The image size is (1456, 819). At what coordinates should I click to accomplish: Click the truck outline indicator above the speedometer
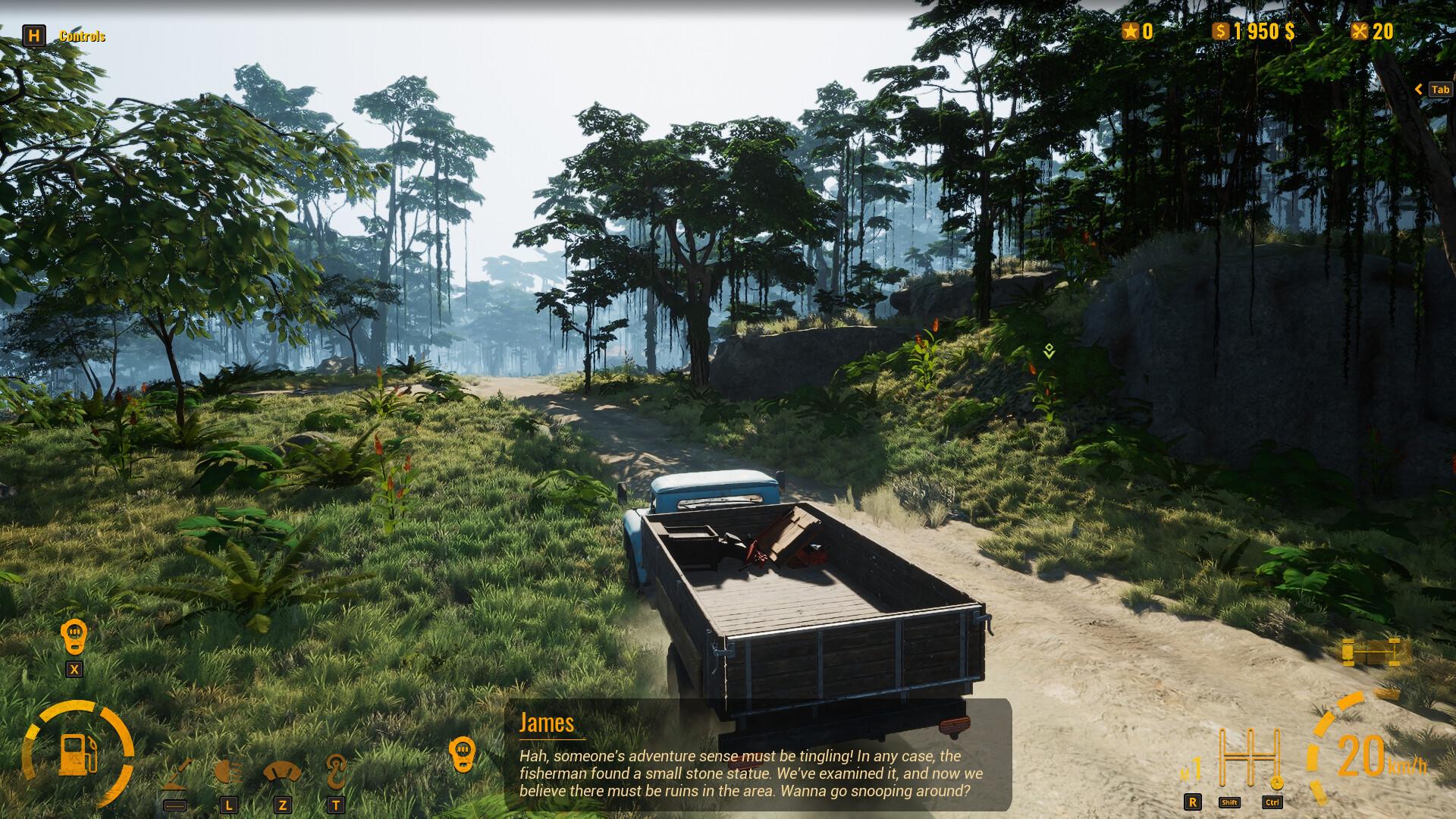coord(1370,651)
